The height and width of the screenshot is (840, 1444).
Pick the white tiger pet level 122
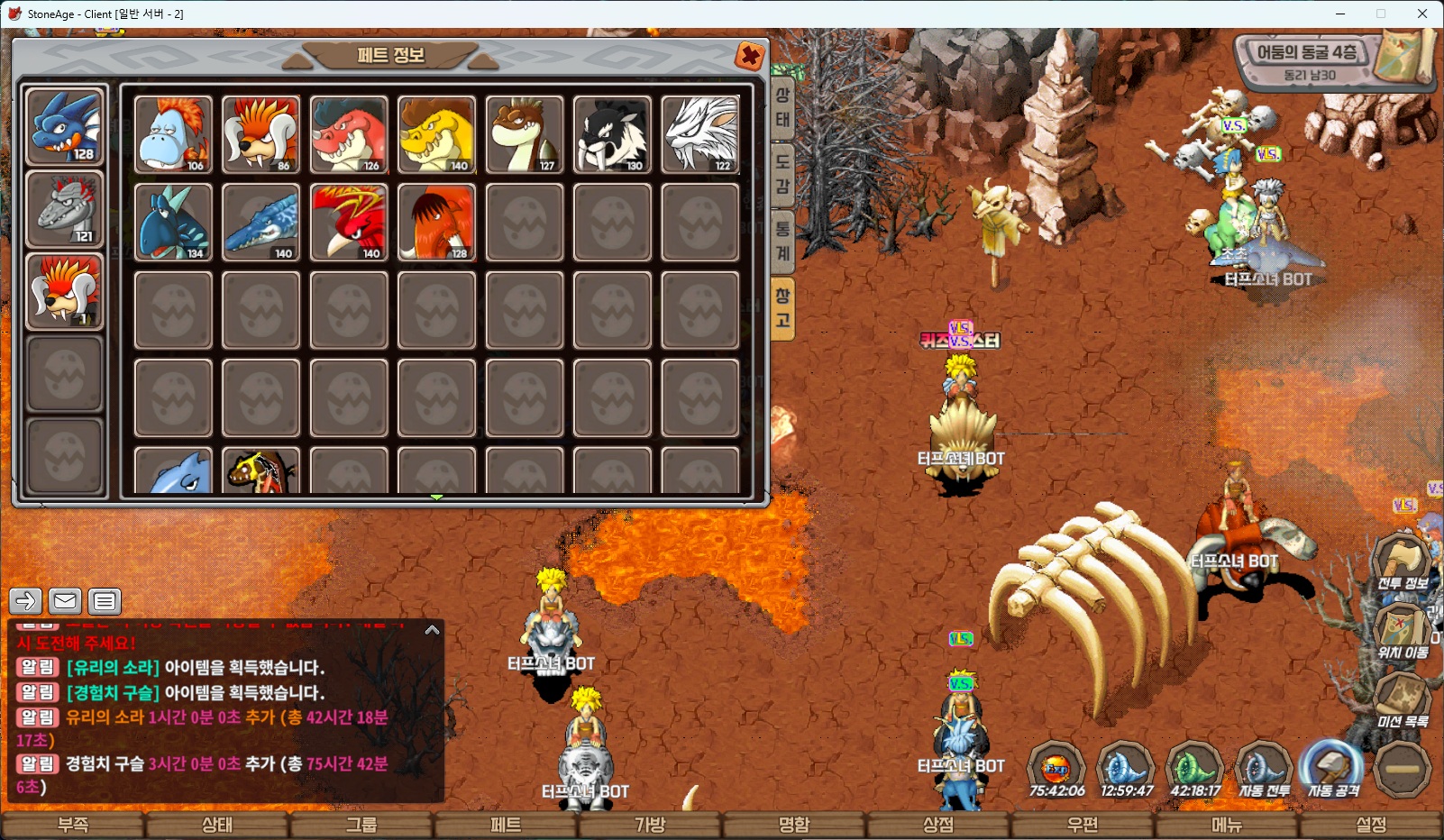[x=700, y=134]
